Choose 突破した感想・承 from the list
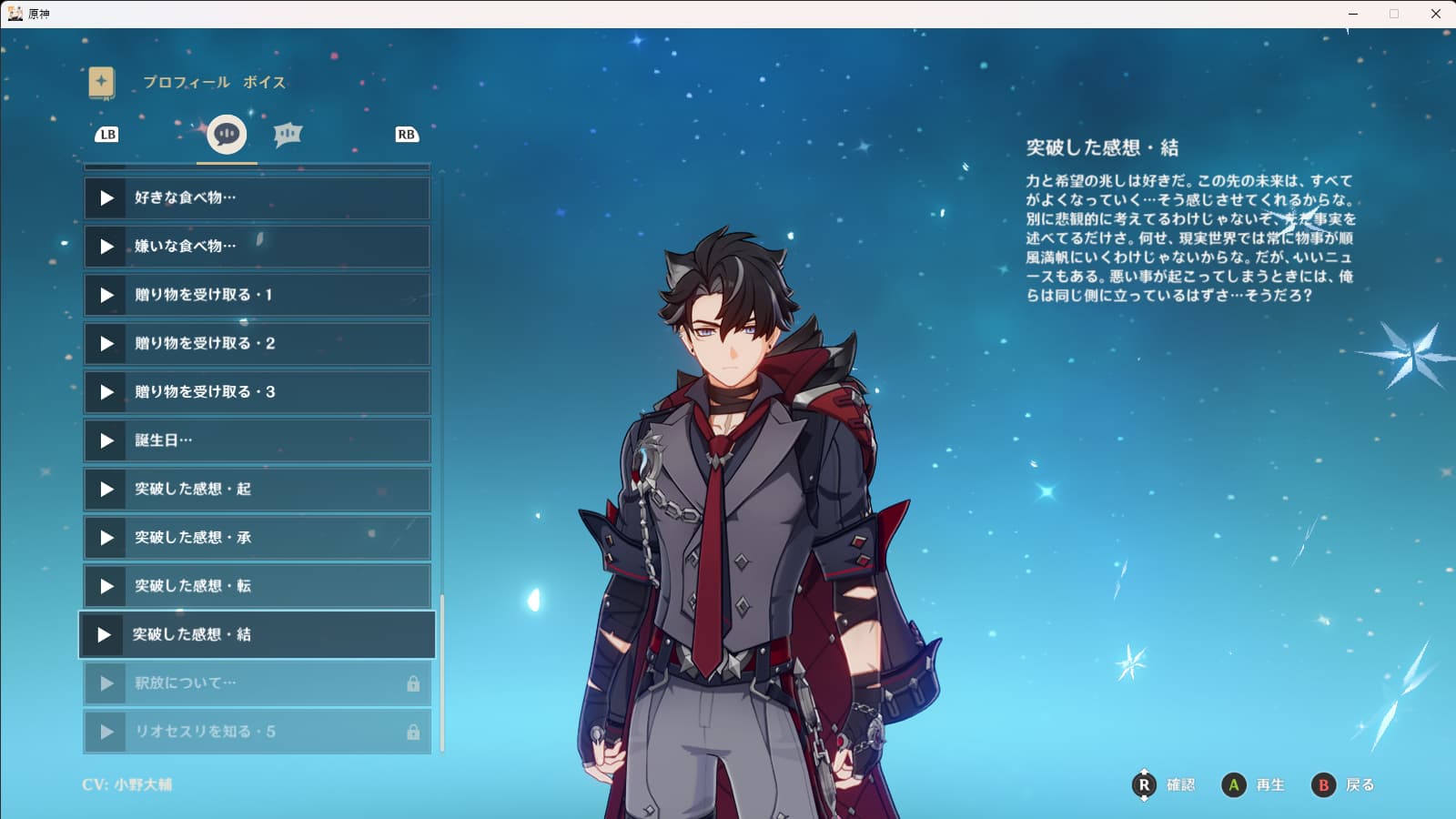This screenshot has width=1456, height=819. 257,538
